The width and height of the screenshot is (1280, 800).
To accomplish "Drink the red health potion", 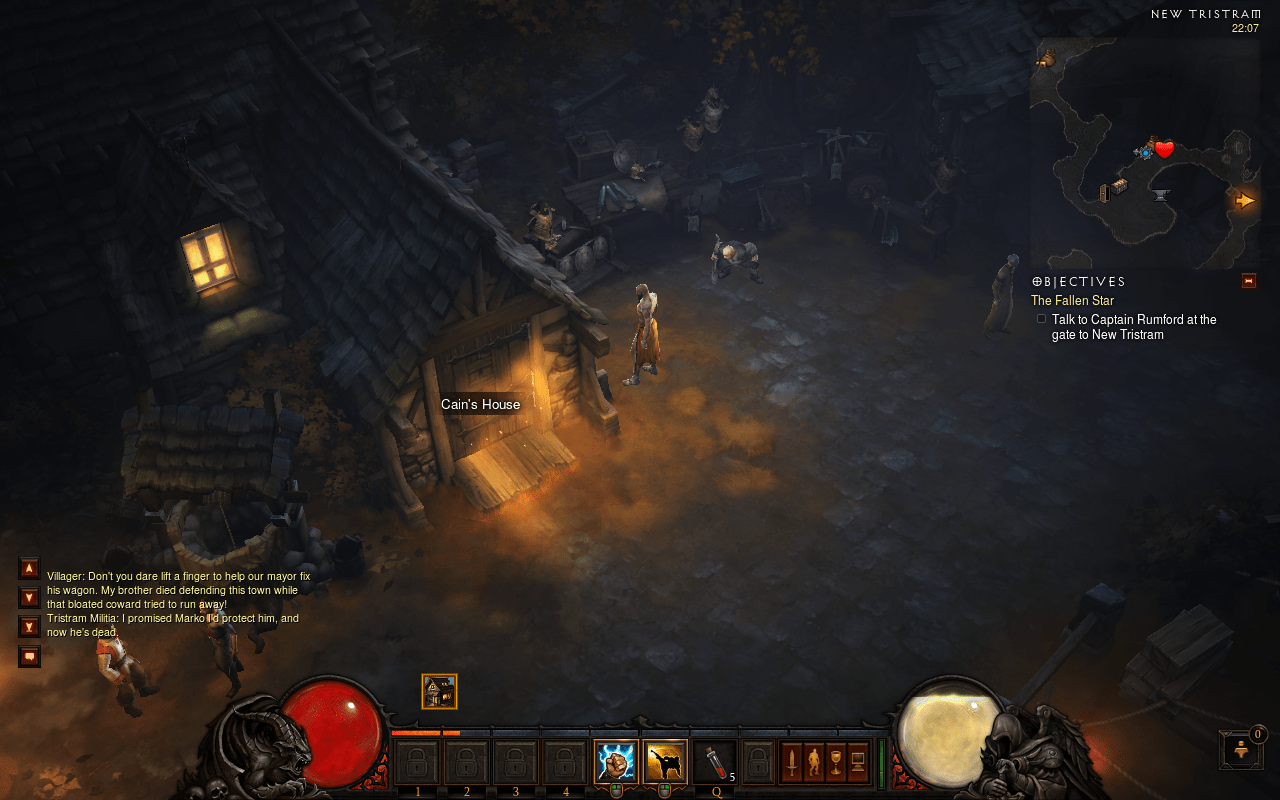I will (x=714, y=762).
